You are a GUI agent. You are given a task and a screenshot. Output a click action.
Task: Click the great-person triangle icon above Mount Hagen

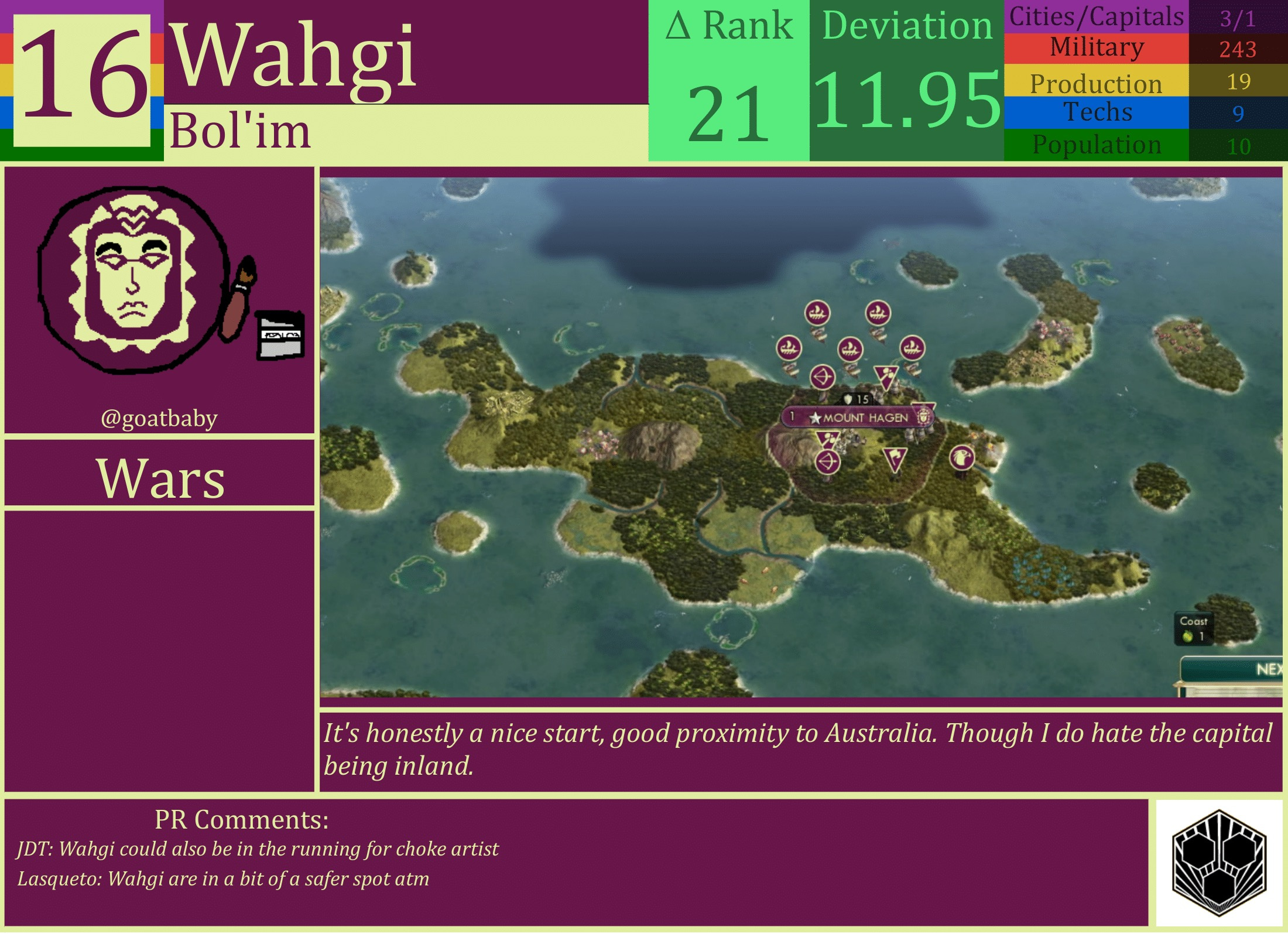tap(886, 377)
